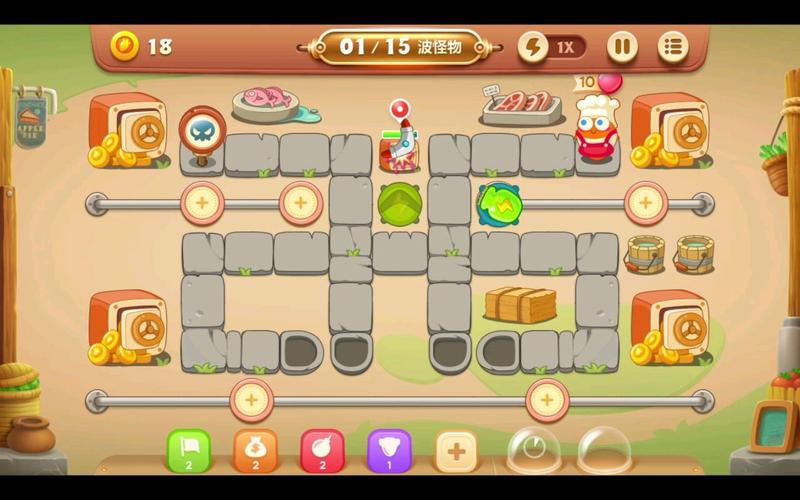This screenshot has height=500, width=800.
Task: Pause the game
Action: [622, 46]
